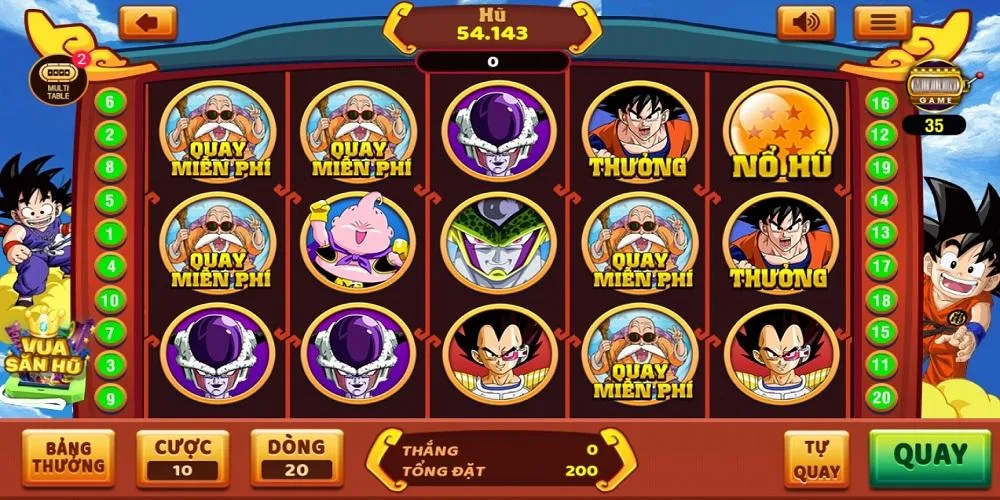Select payline number 13
This screenshot has height=500, width=1000.
coord(881,233)
